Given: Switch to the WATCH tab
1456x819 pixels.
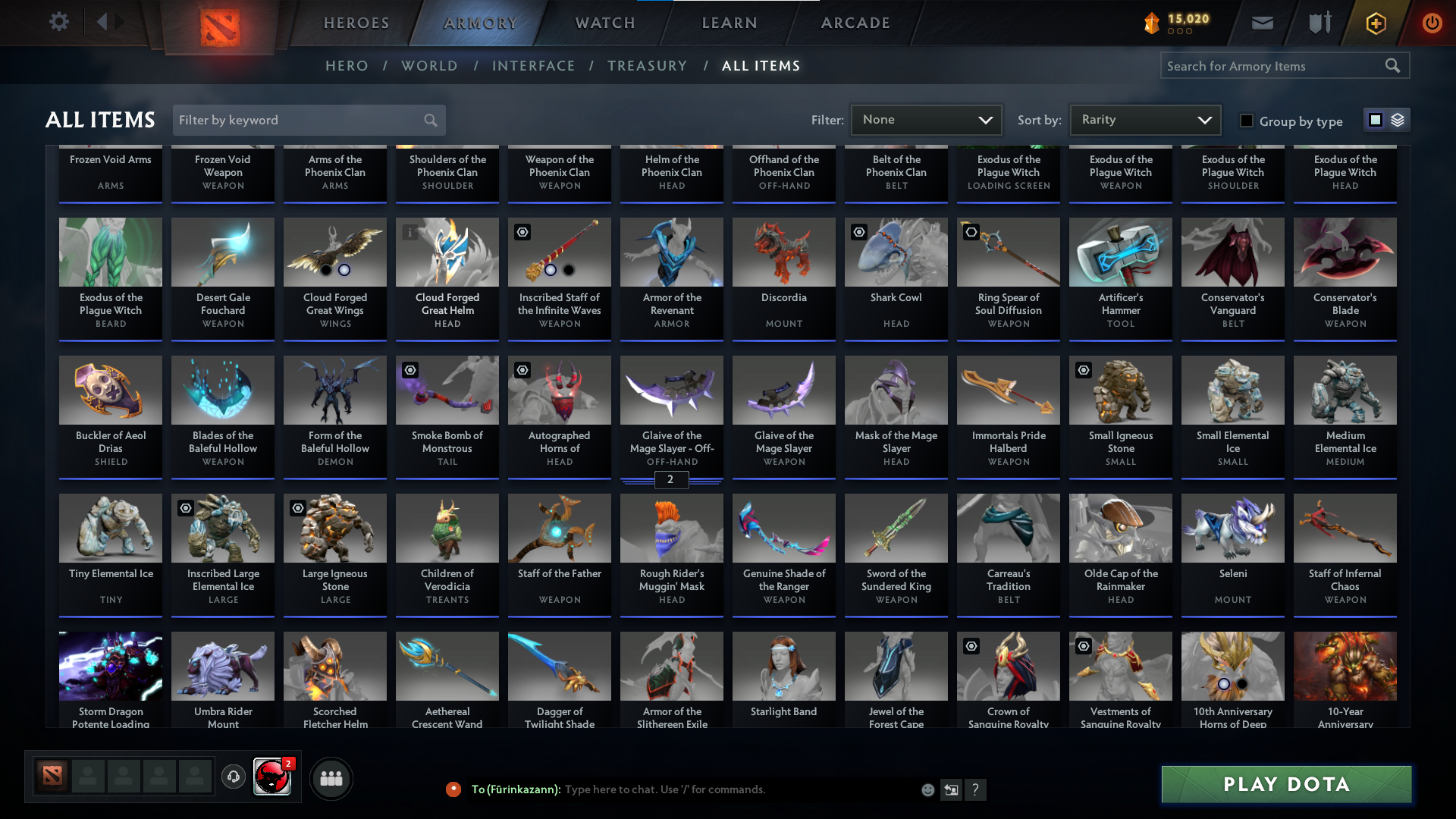Looking at the screenshot, I should (604, 23).
